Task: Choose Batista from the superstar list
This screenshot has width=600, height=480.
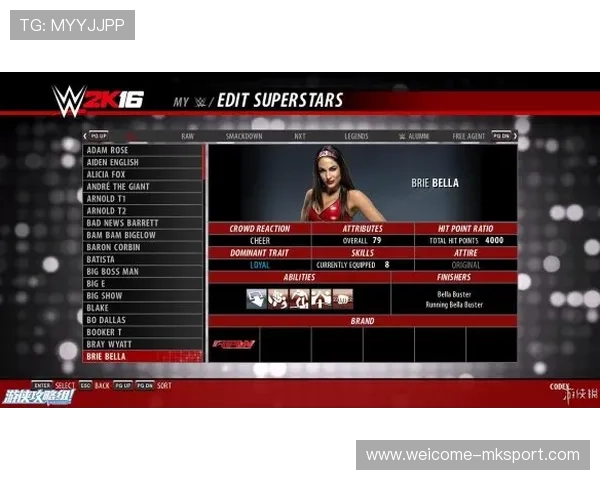Action: tap(143, 259)
